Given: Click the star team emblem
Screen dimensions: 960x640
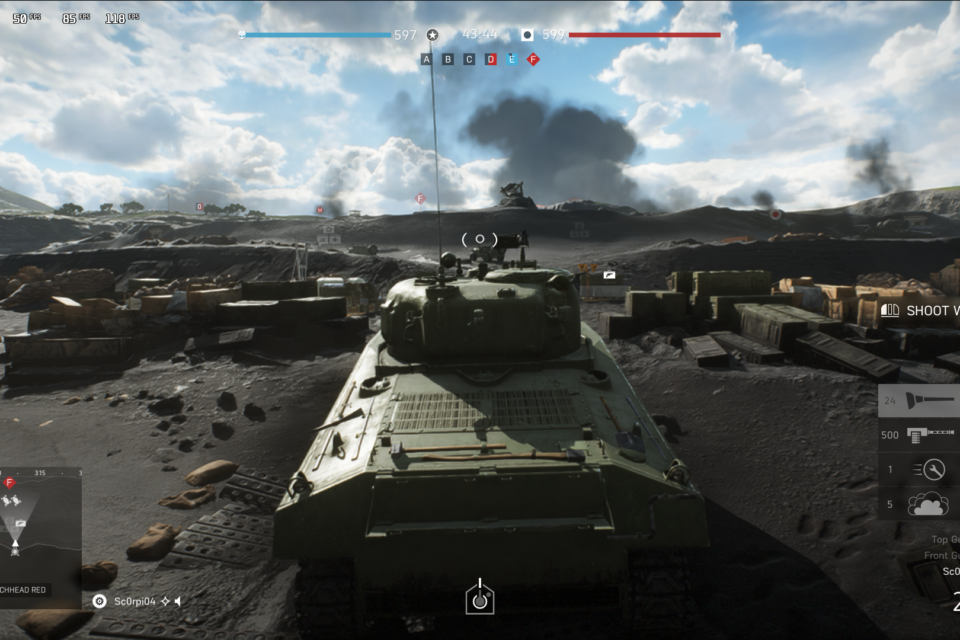Looking at the screenshot, I should (432, 35).
